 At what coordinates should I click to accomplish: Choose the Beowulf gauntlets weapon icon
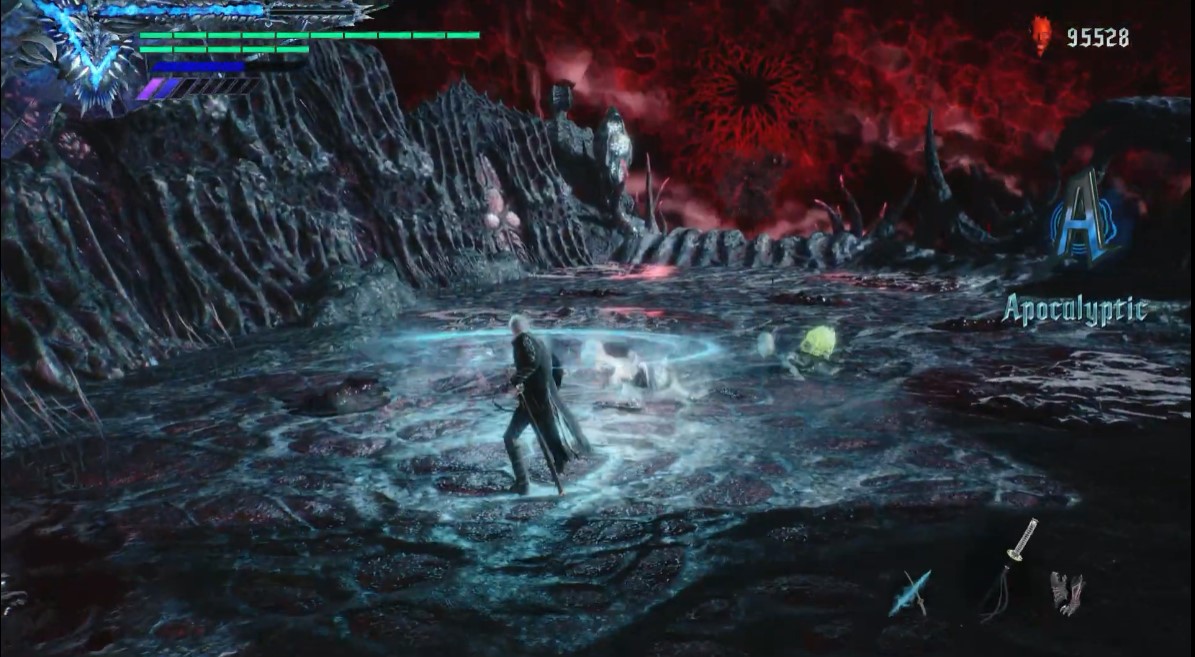[x=1065, y=591]
